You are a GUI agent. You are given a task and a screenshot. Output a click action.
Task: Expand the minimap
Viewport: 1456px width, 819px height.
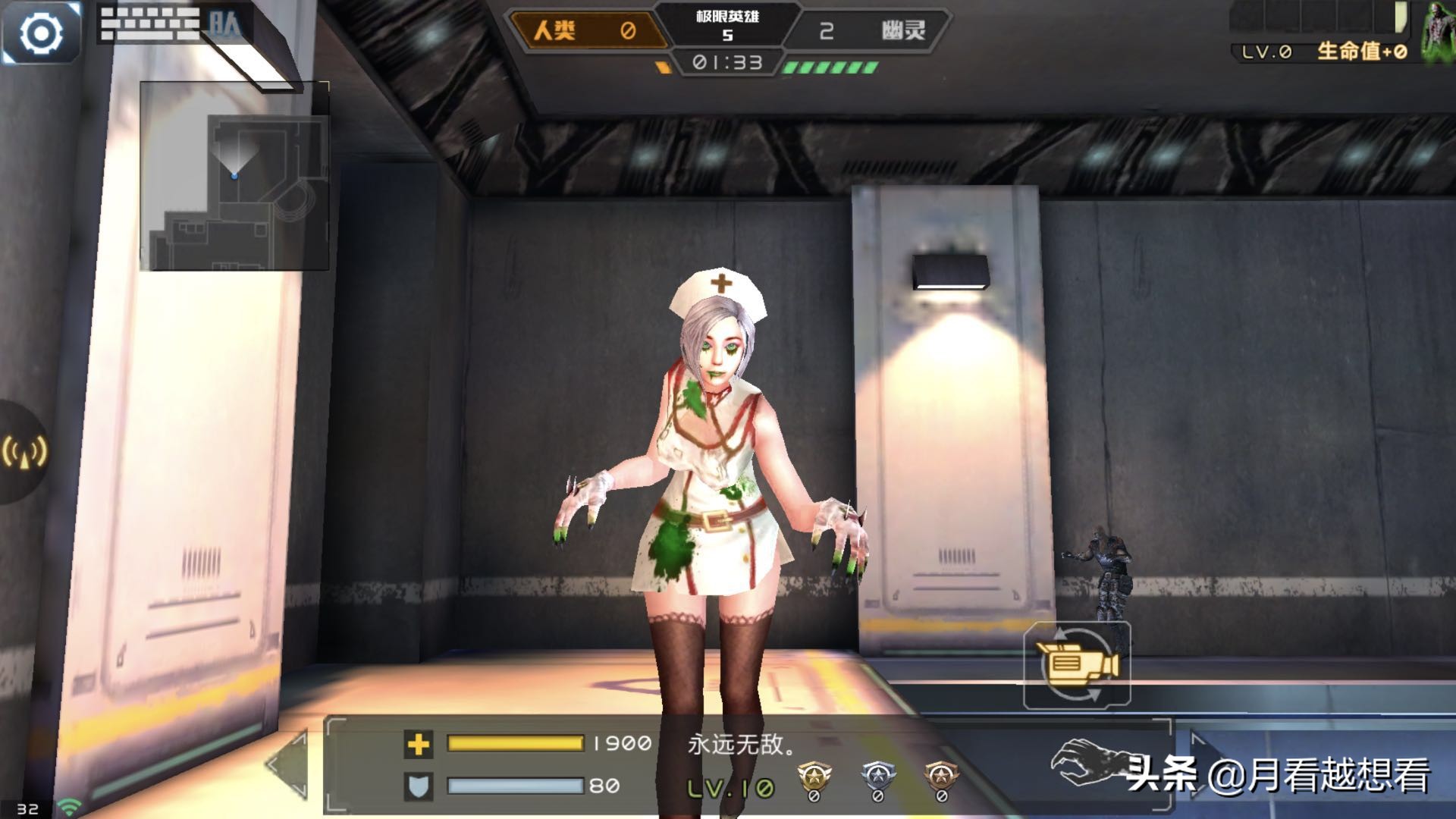click(234, 176)
